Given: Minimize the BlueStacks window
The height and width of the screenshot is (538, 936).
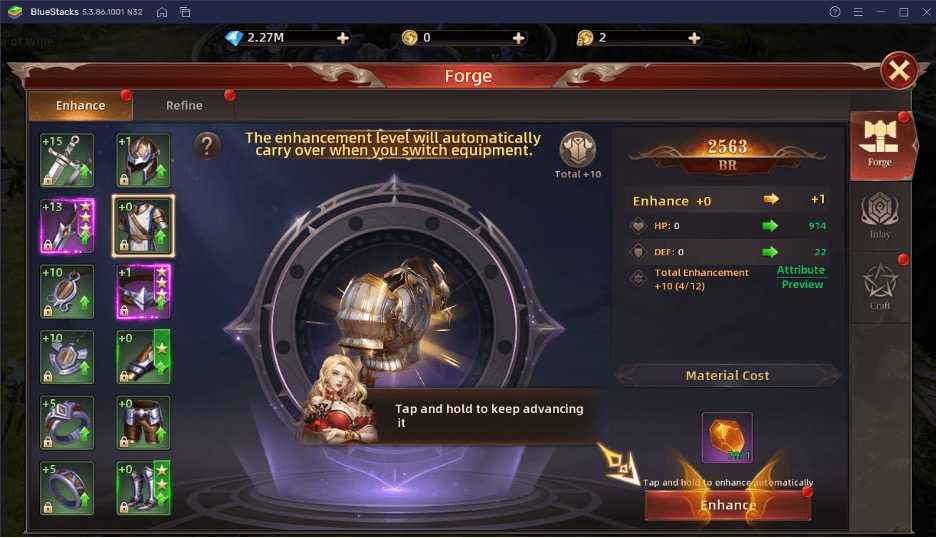Looking at the screenshot, I should (881, 12).
